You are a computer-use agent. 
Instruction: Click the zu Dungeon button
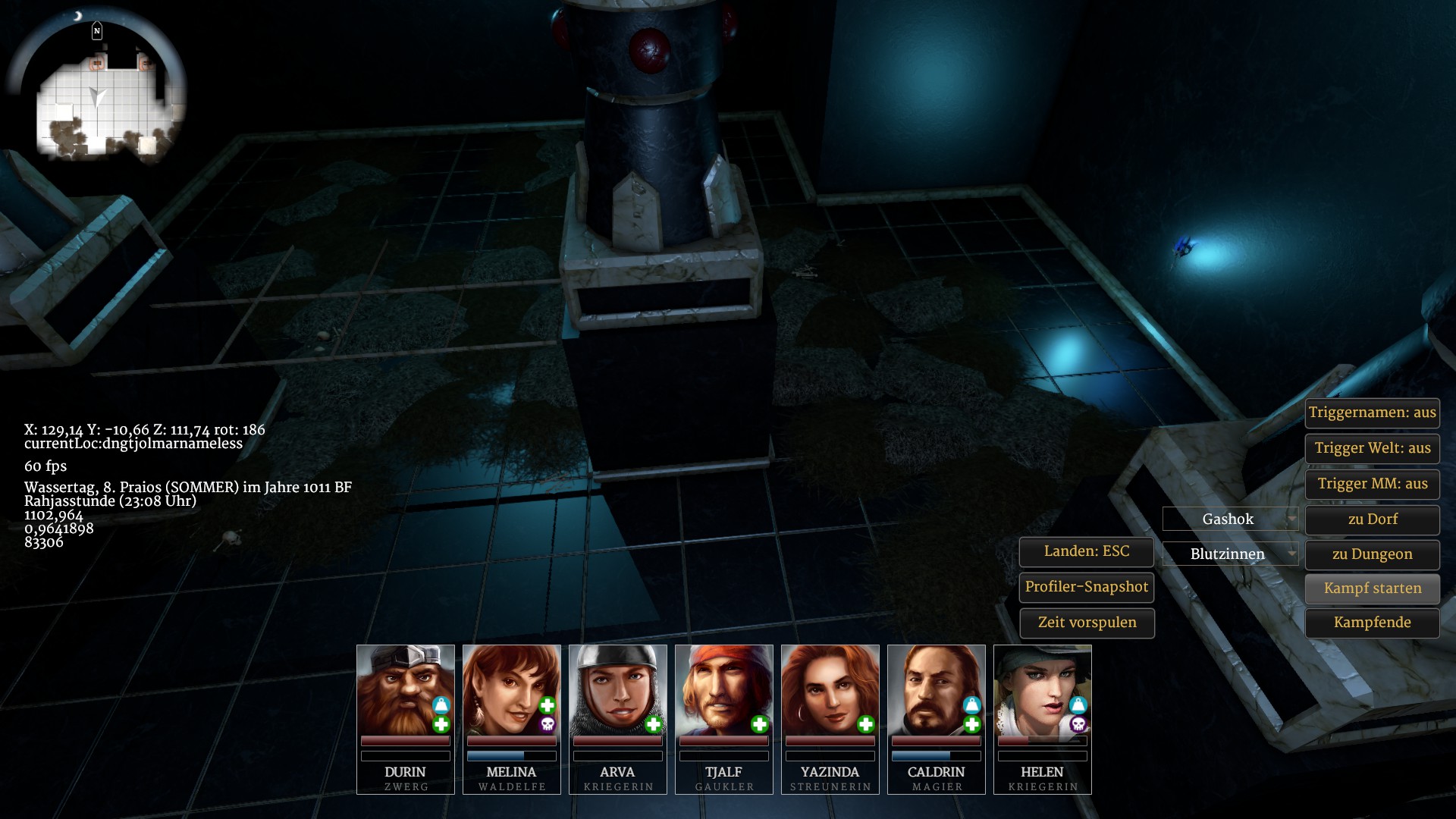pos(1372,554)
